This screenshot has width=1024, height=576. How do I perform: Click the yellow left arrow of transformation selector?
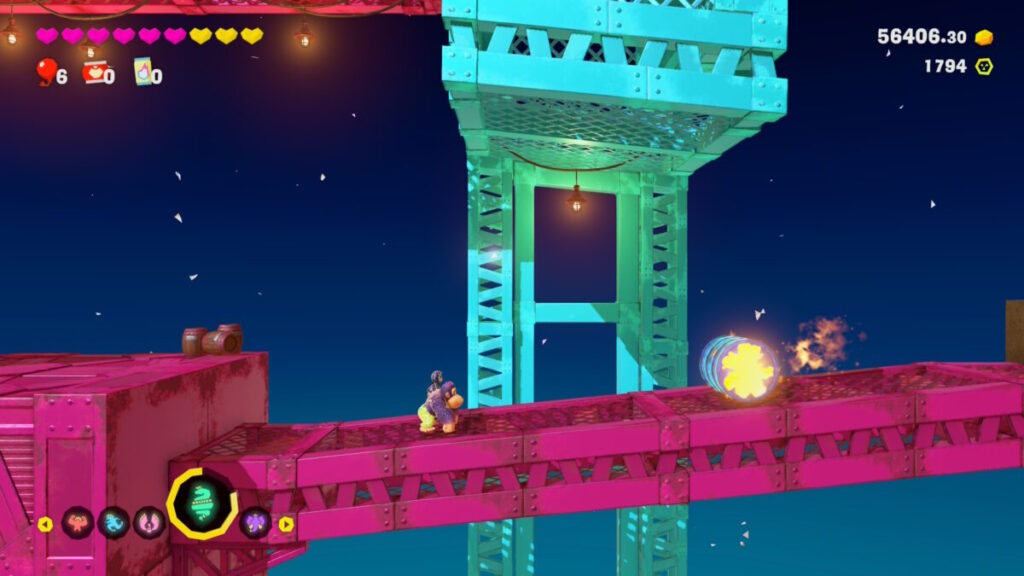pyautogui.click(x=45, y=524)
